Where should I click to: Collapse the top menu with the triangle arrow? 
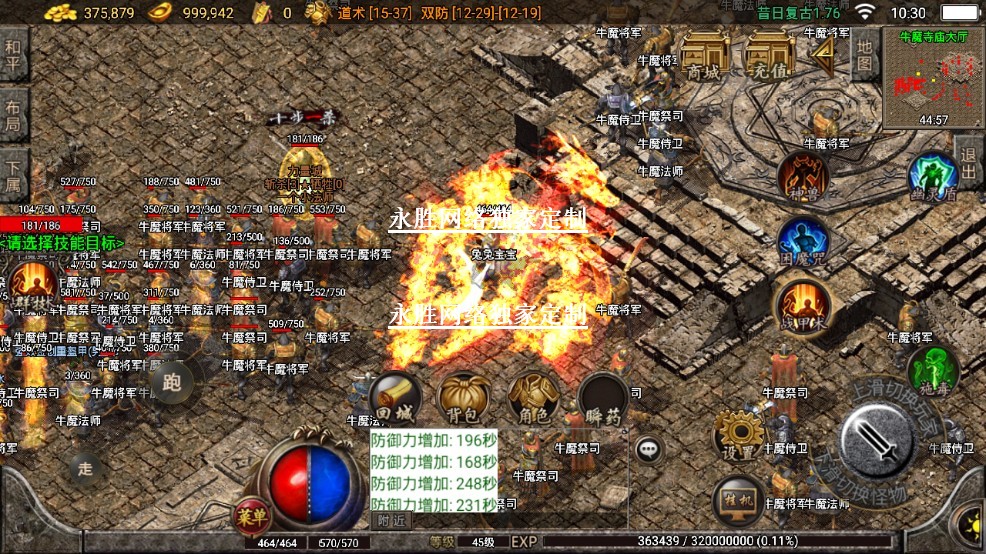tap(823, 55)
